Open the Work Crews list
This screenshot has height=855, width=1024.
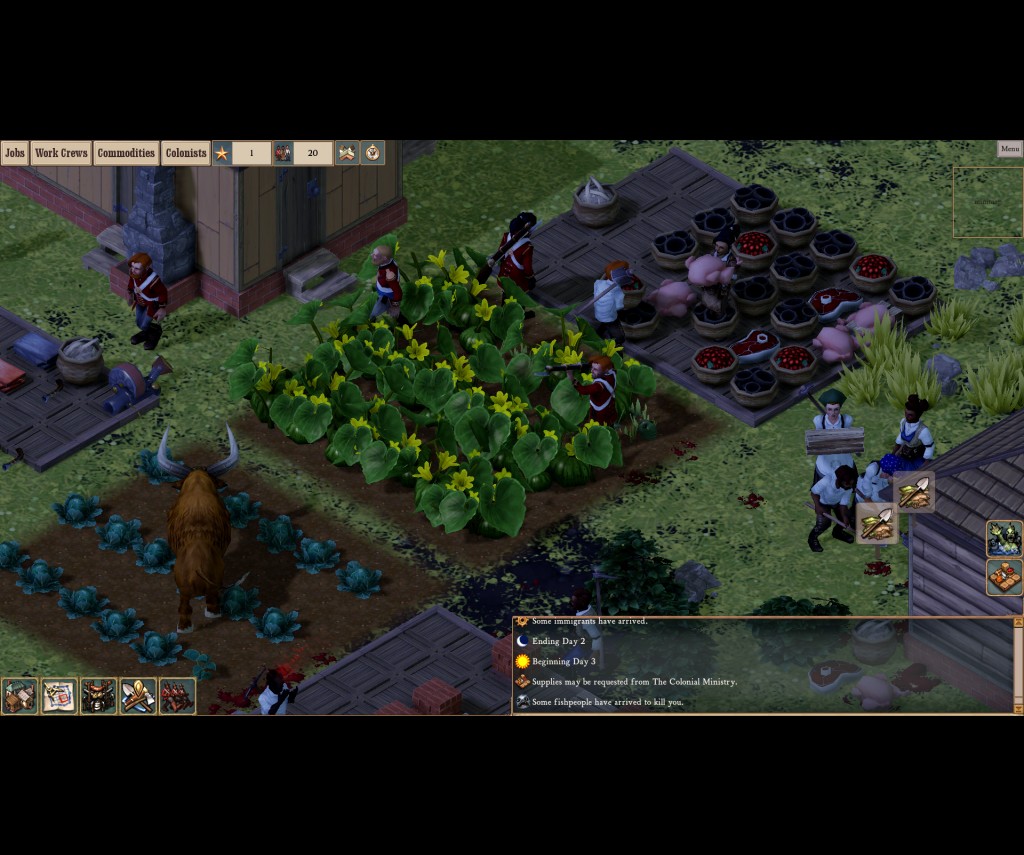point(61,153)
